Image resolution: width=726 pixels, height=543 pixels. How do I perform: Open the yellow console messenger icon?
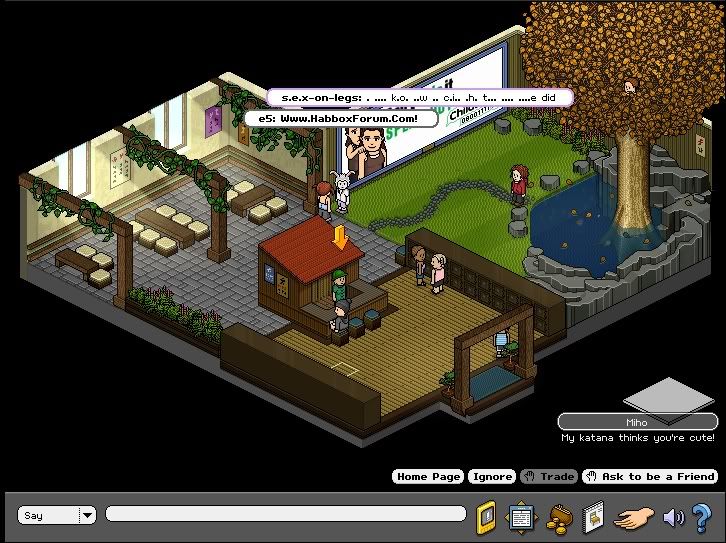[x=486, y=516]
